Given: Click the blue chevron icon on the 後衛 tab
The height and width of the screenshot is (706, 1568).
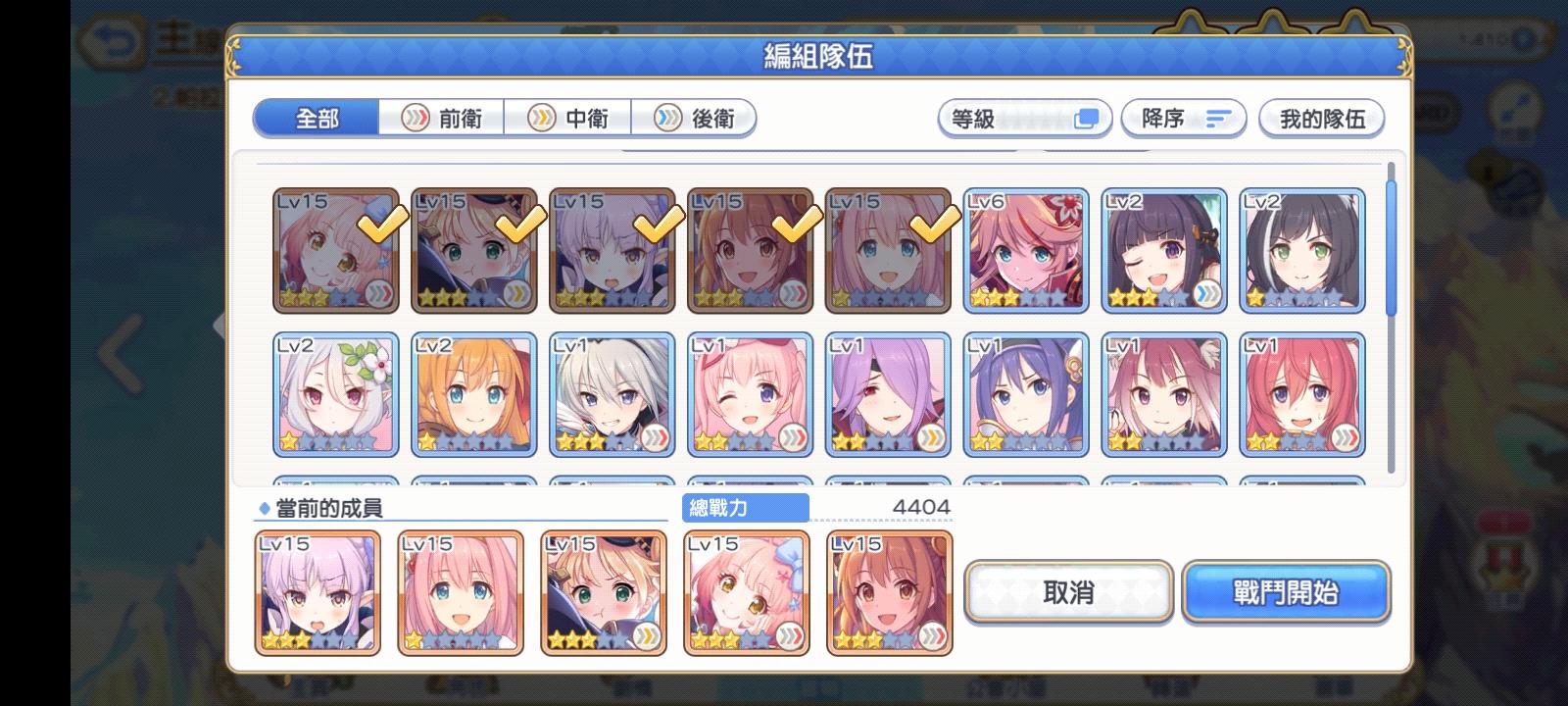Looking at the screenshot, I should pyautogui.click(x=669, y=118).
